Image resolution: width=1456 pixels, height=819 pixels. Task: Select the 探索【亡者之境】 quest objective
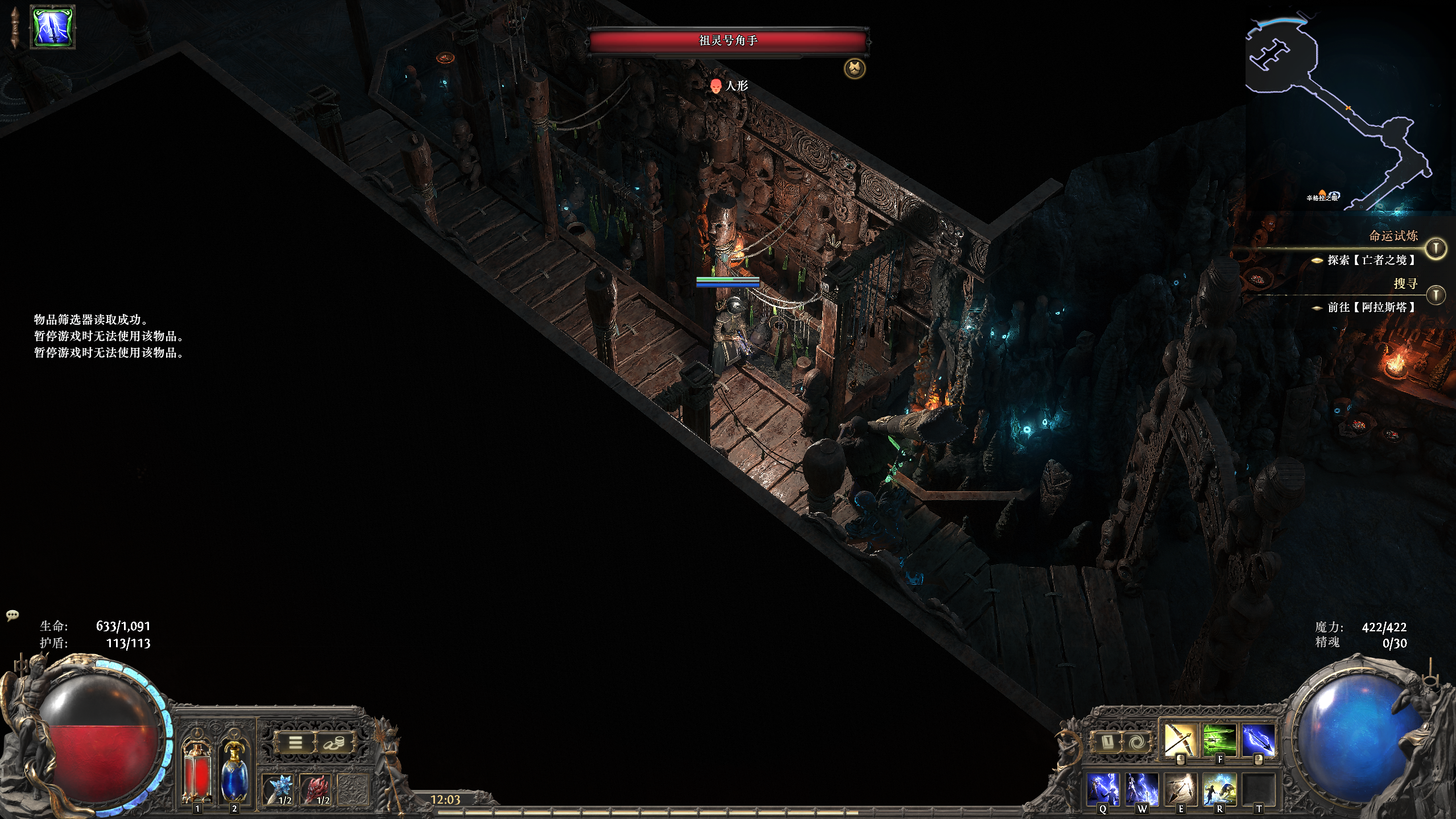click(1371, 260)
